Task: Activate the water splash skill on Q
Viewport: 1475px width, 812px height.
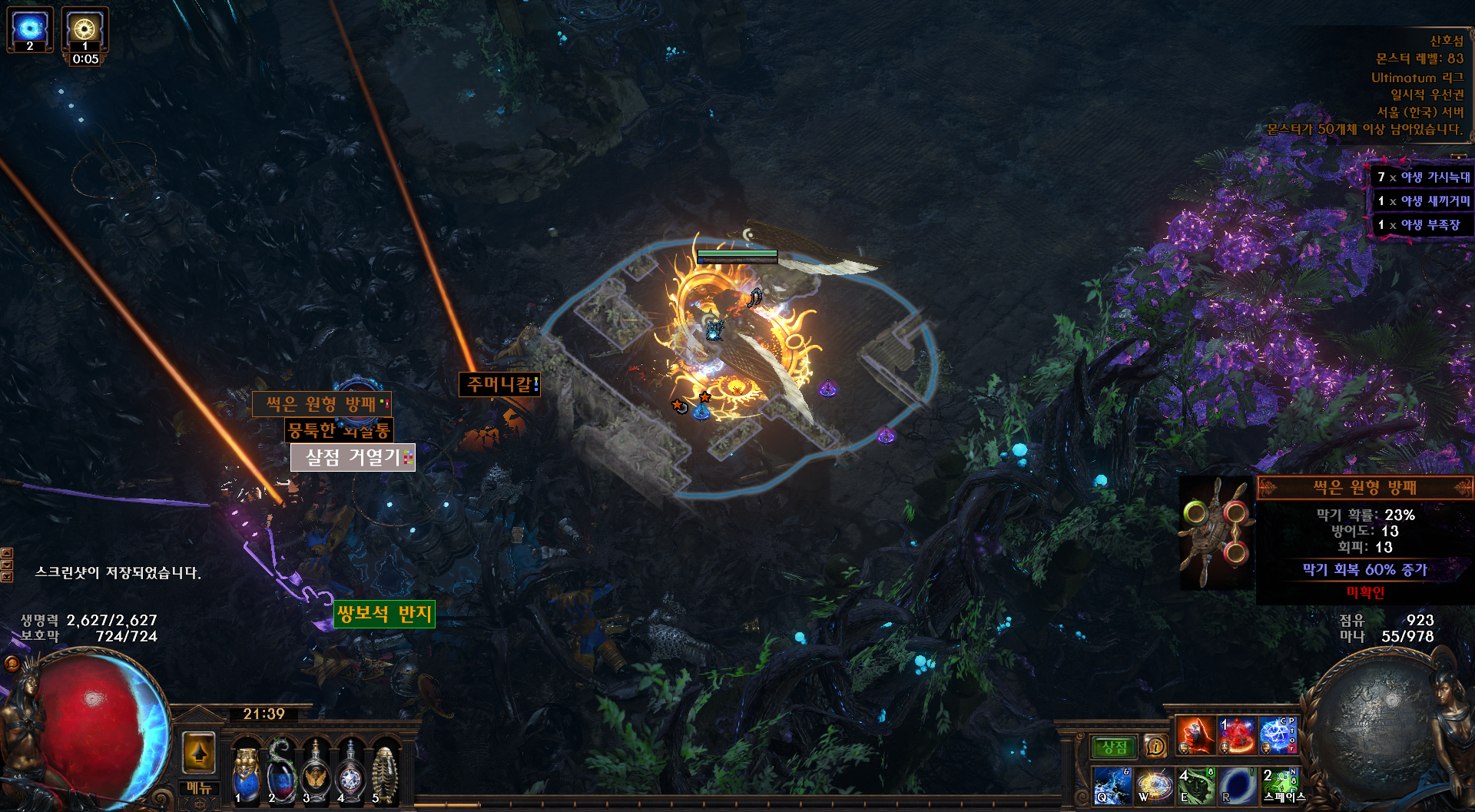Action: tap(1112, 786)
